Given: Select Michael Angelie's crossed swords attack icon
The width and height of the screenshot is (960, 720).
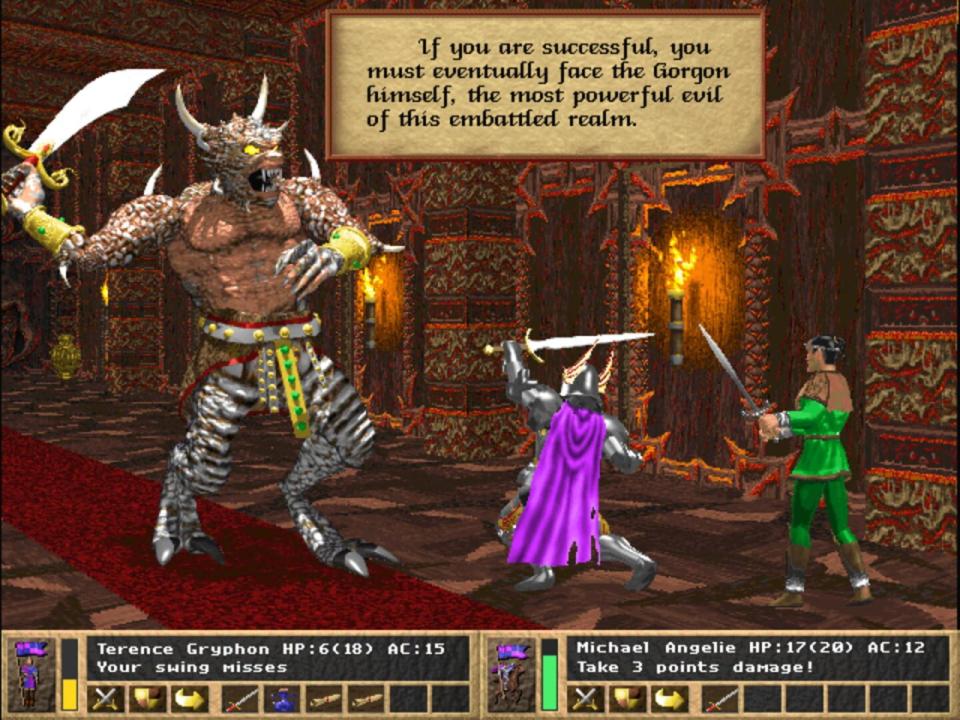Looking at the screenshot, I should tap(586, 698).
